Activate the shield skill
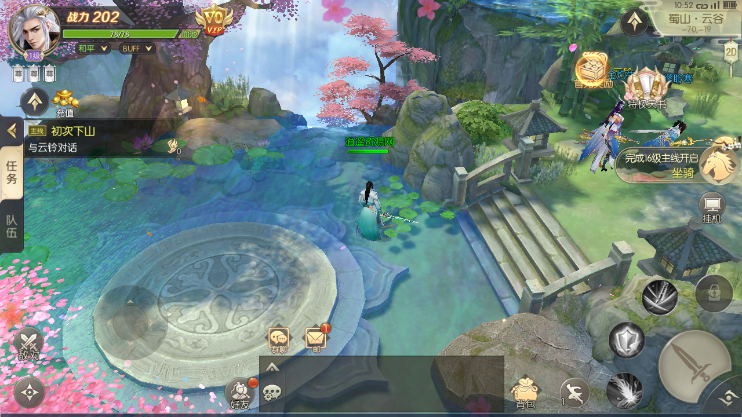 point(628,341)
